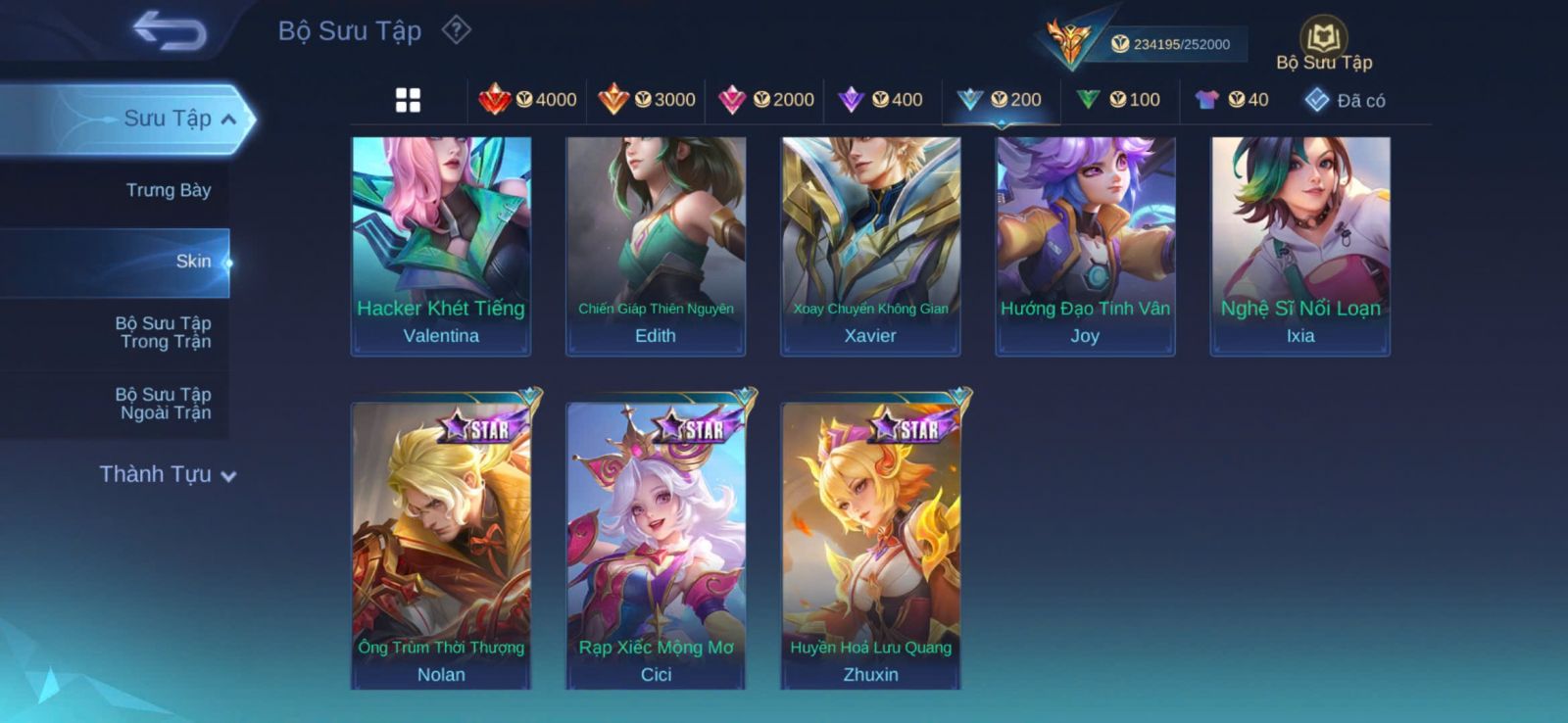
Task: Switch to the 400 points tier tab
Action: coord(881,100)
